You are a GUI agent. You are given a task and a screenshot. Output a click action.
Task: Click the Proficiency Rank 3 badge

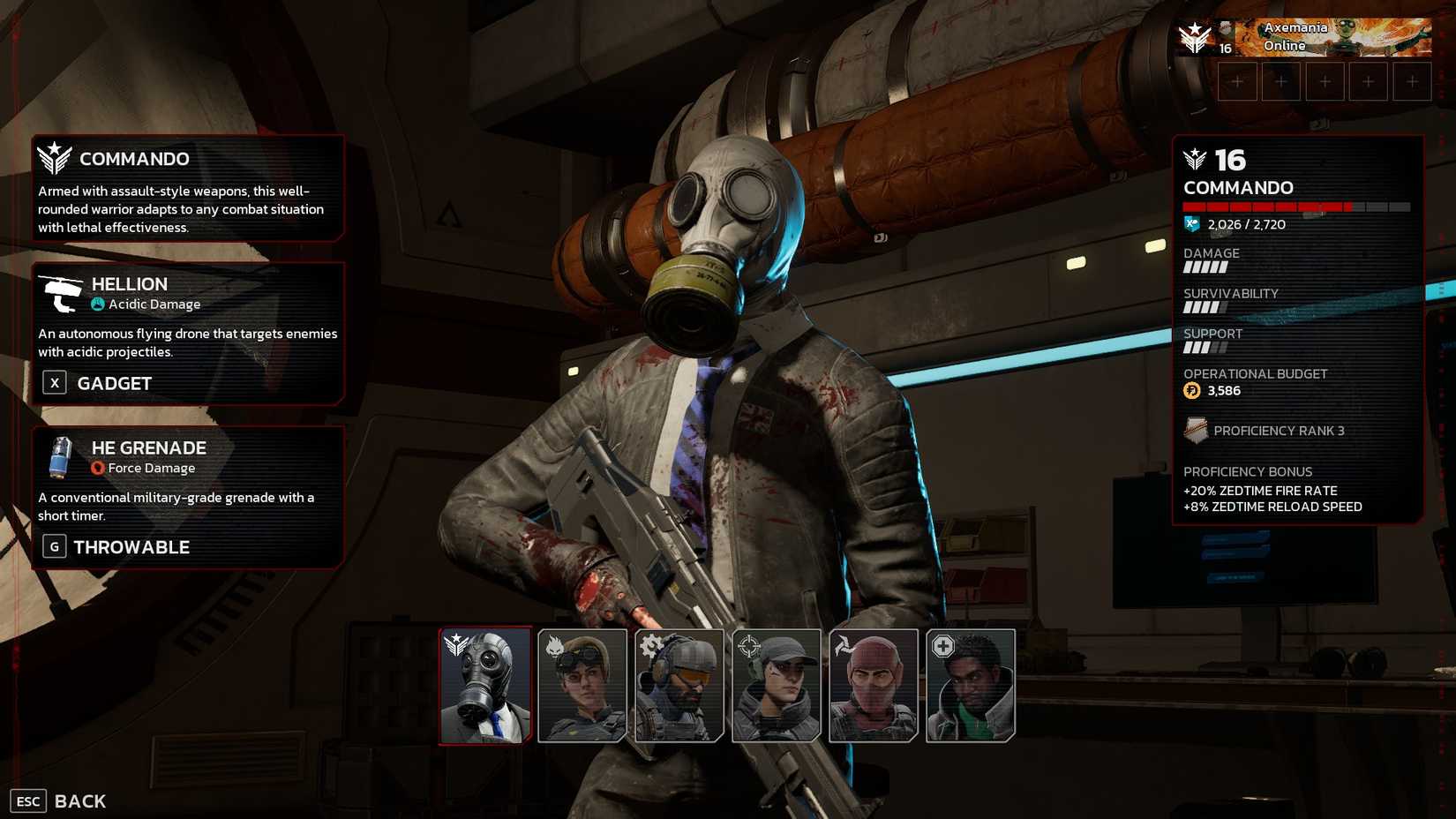tap(1196, 431)
